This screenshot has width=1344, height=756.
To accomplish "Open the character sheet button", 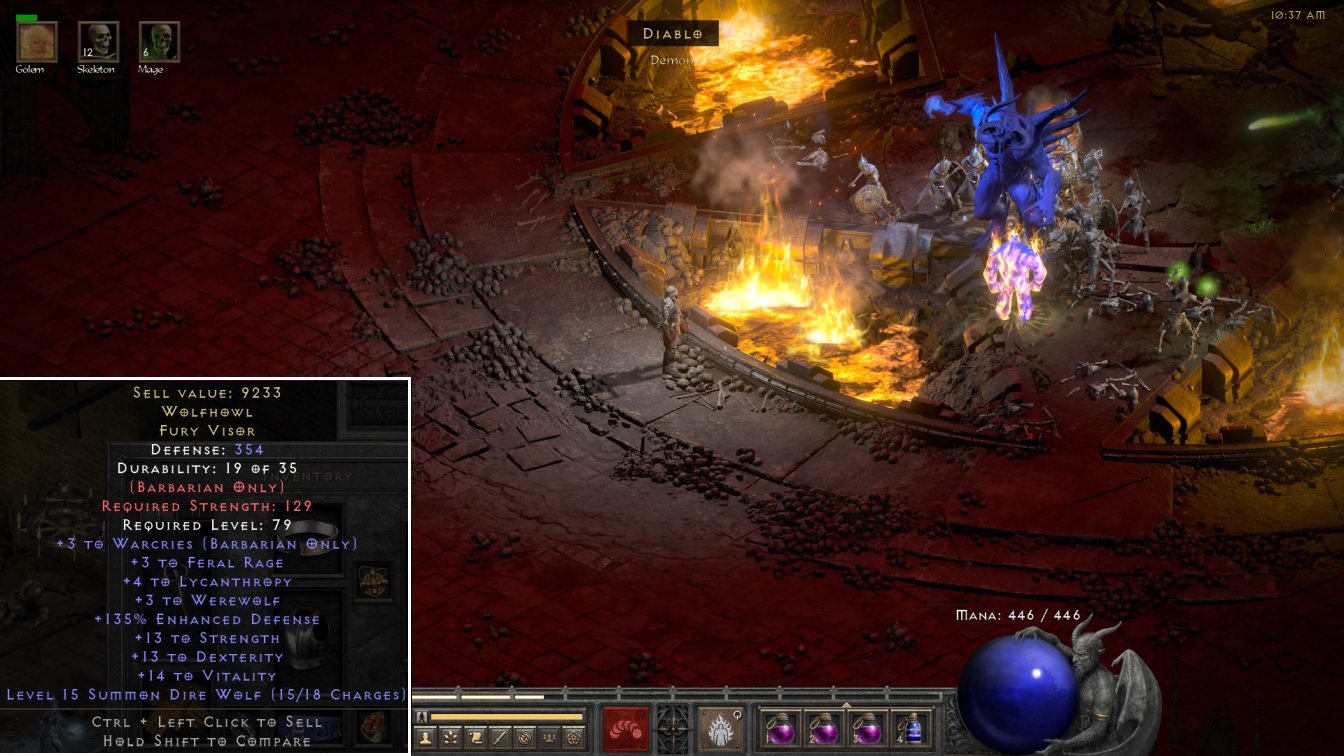I will point(425,738).
